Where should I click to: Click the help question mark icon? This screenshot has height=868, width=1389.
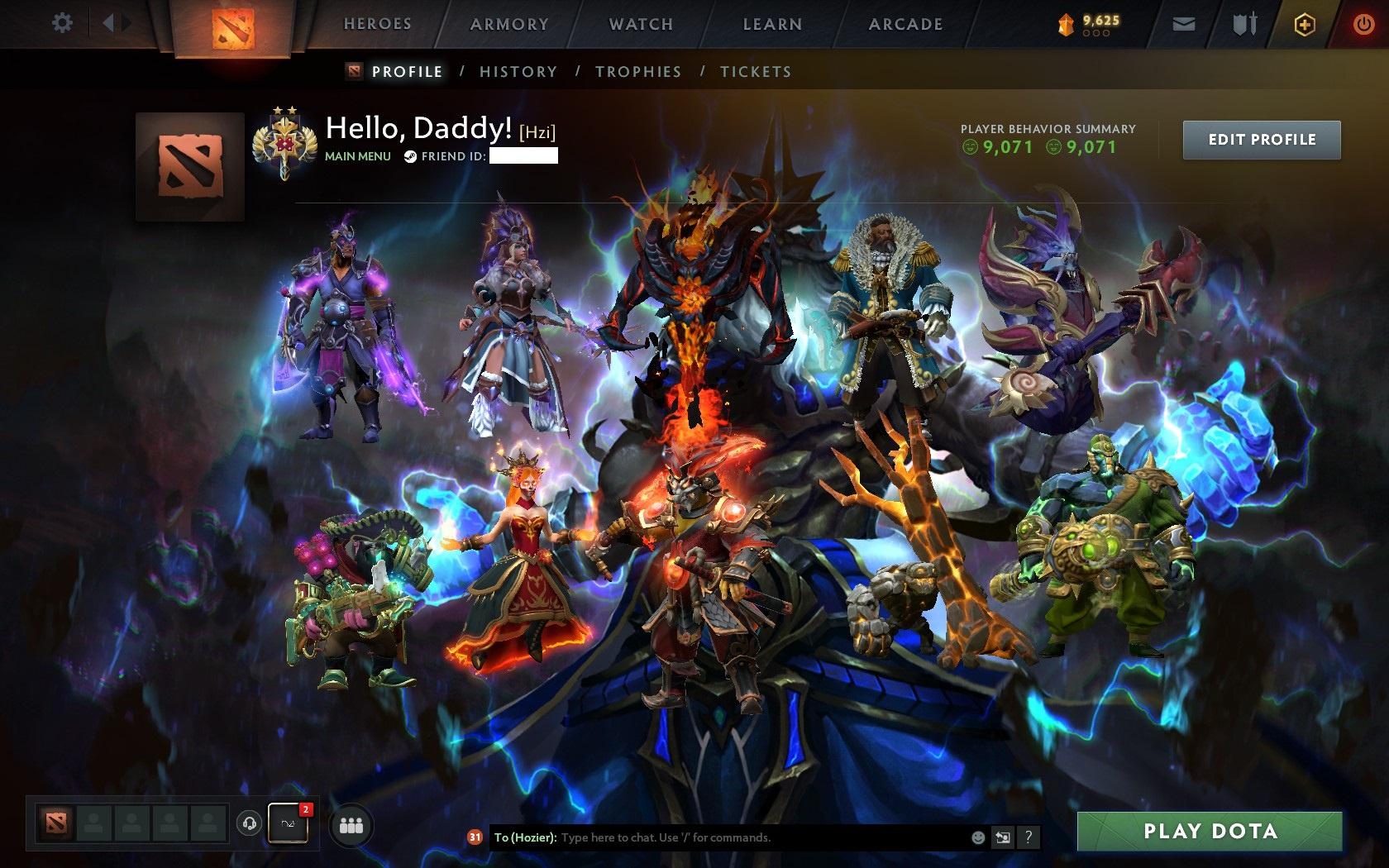(x=1028, y=837)
